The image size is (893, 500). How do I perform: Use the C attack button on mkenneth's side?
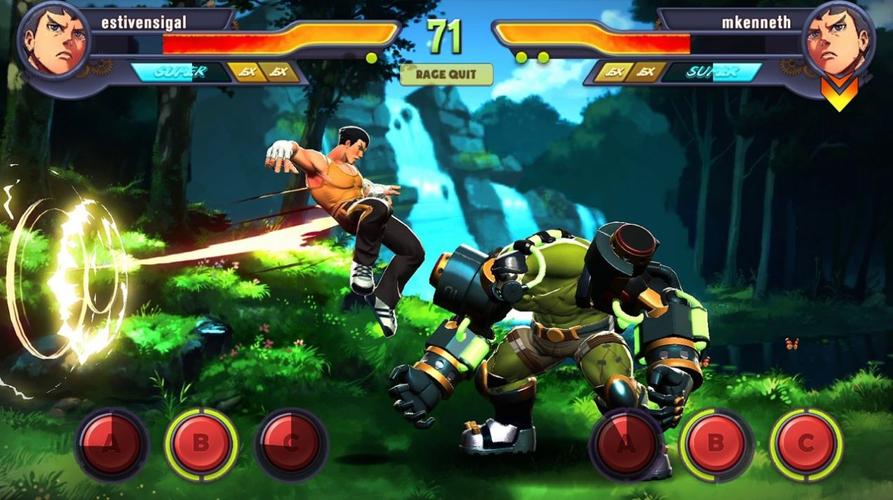(x=806, y=443)
